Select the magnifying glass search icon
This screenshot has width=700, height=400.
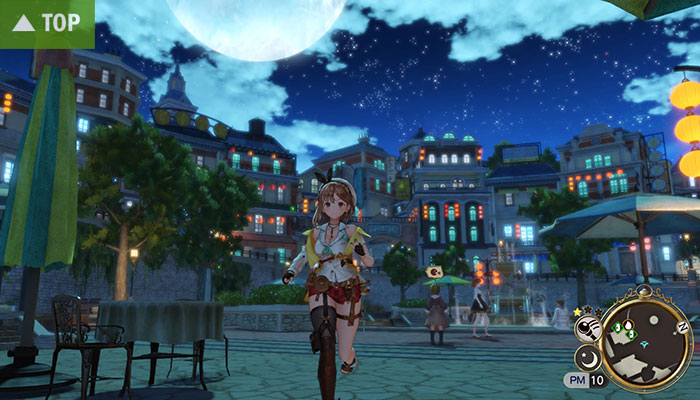[589, 327]
